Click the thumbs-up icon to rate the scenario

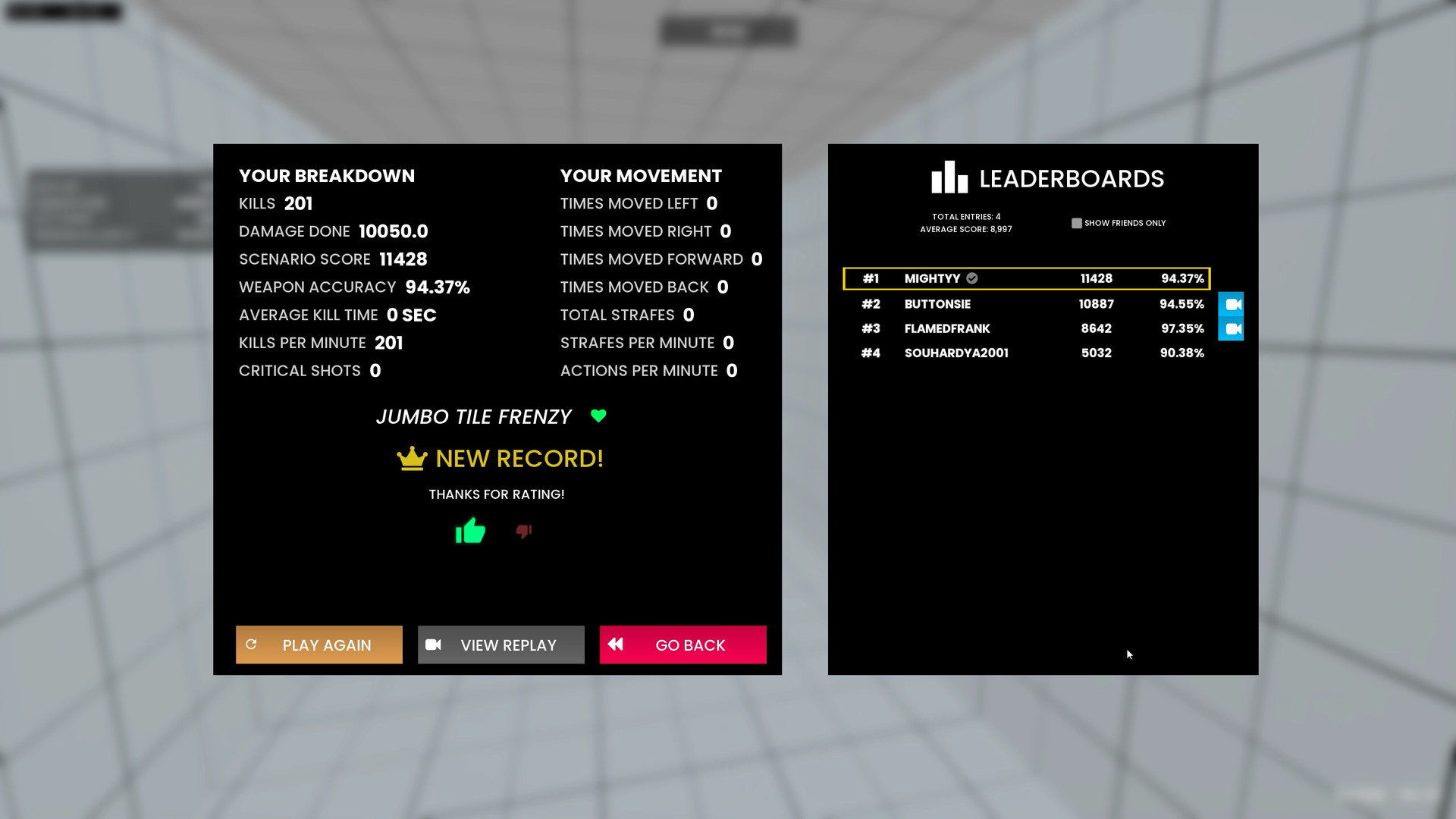pos(470,532)
